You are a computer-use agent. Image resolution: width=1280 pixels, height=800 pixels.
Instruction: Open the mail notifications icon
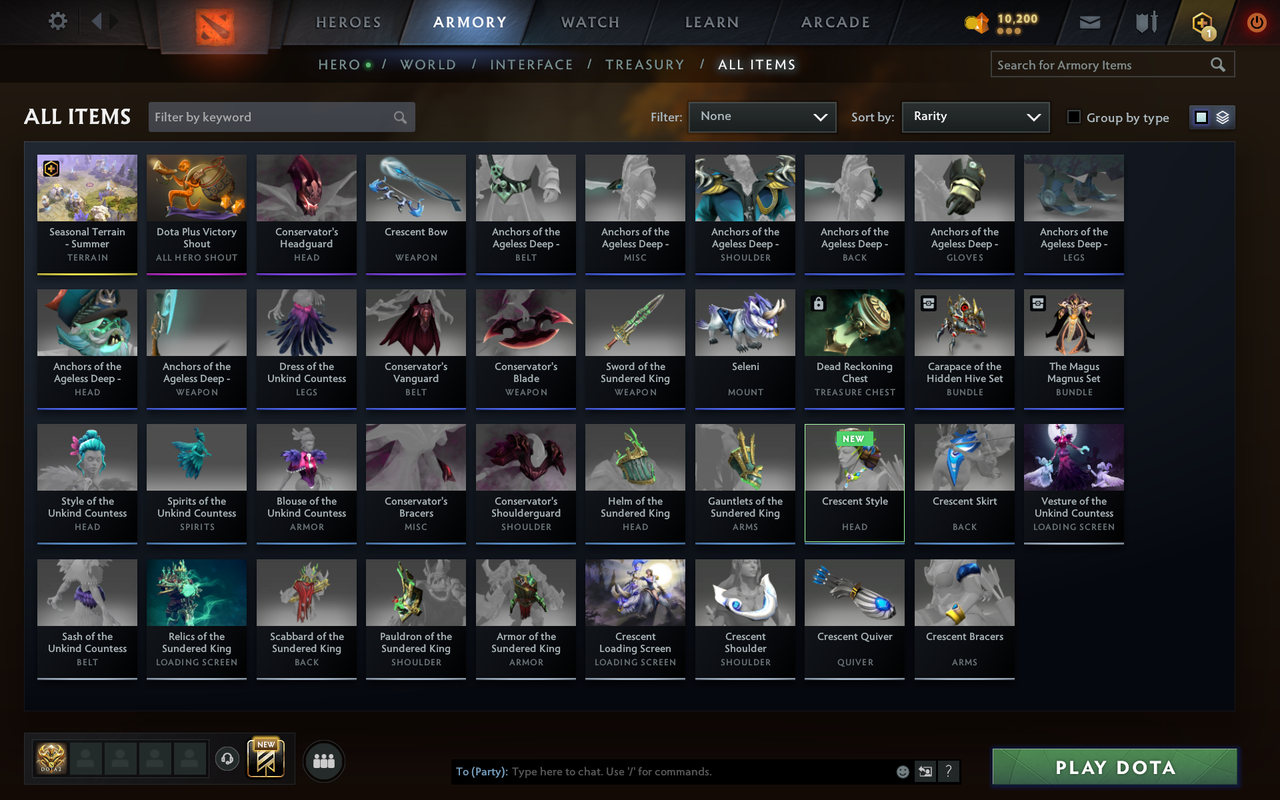pyautogui.click(x=1089, y=22)
